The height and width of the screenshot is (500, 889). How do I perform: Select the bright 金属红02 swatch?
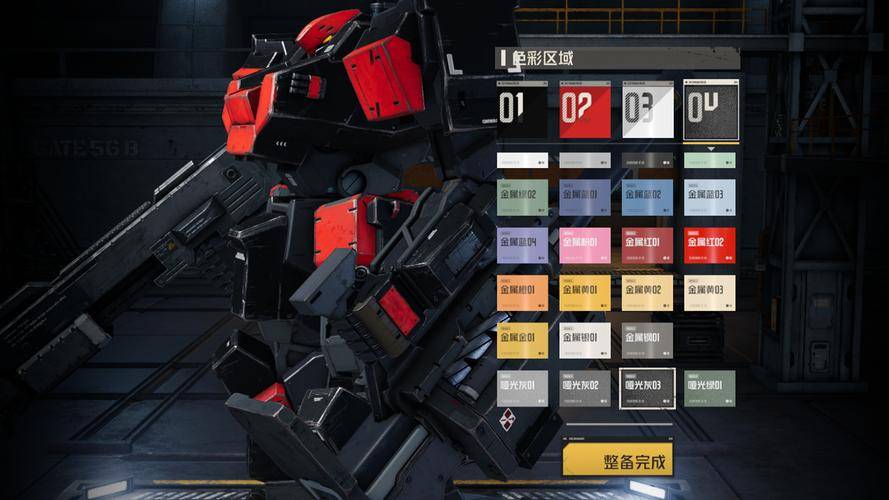pos(710,245)
